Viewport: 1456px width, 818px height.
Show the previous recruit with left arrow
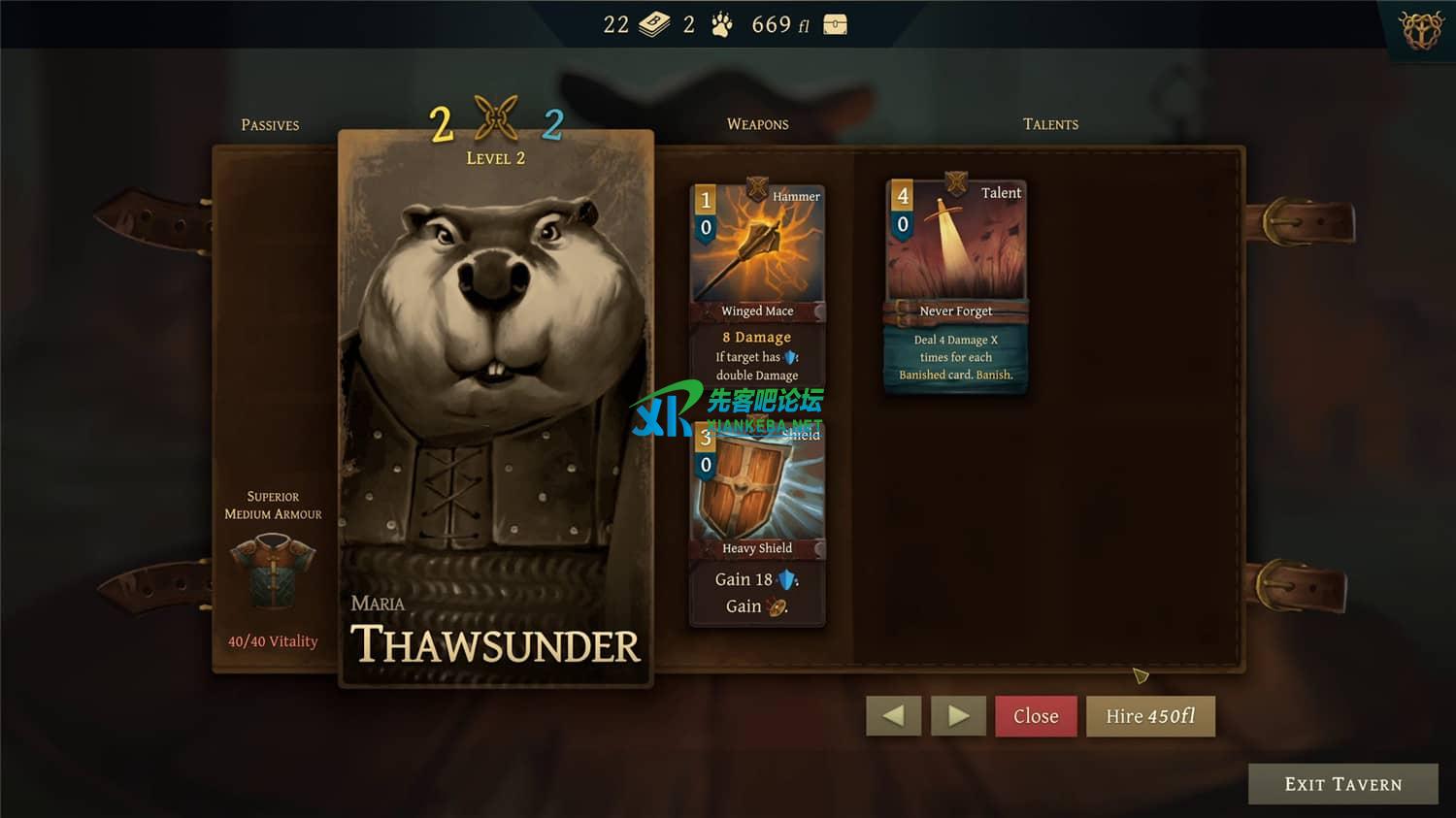[x=893, y=716]
